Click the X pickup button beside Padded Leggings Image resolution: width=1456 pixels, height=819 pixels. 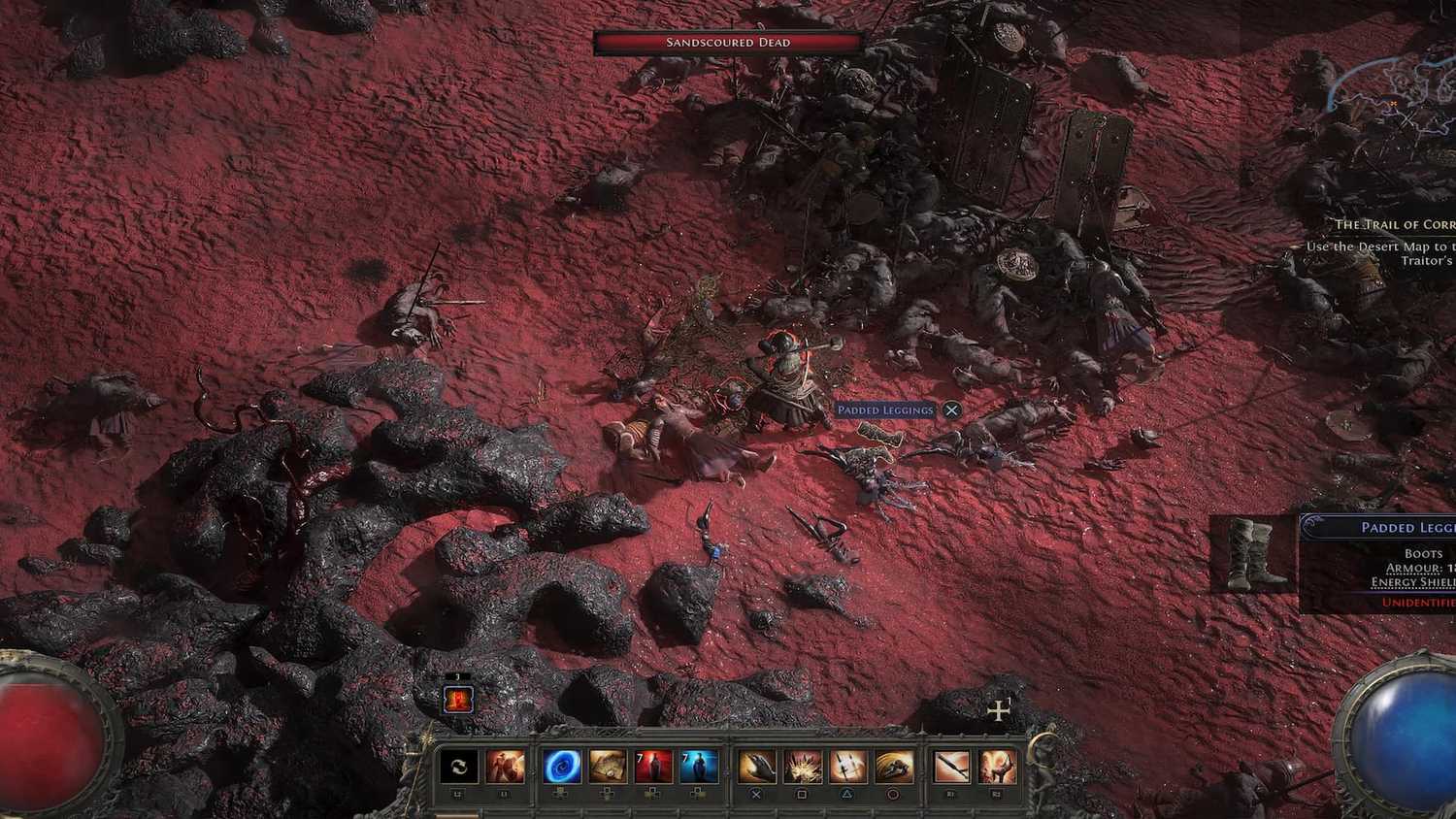pos(950,410)
